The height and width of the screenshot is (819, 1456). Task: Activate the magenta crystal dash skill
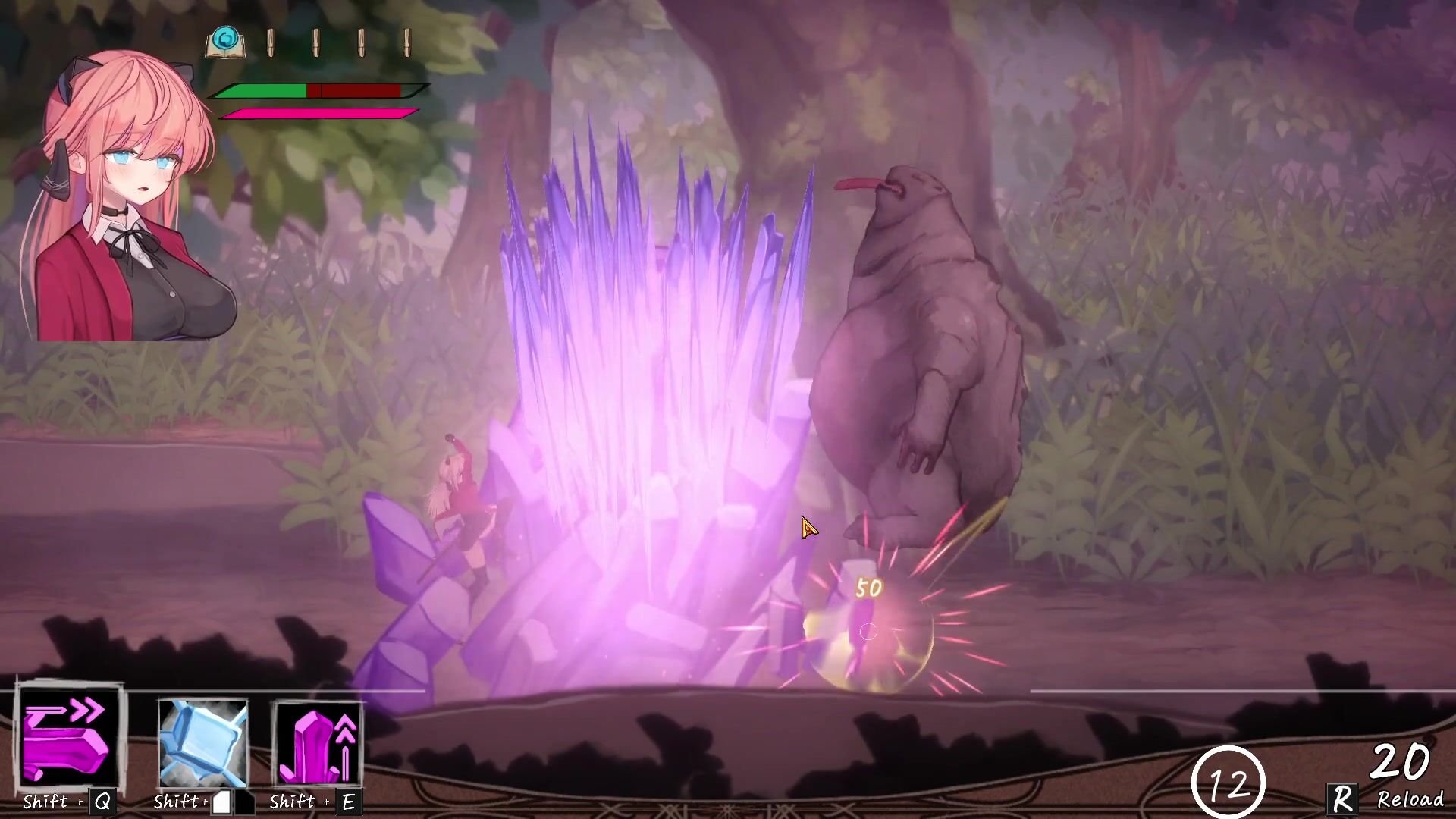70,737
